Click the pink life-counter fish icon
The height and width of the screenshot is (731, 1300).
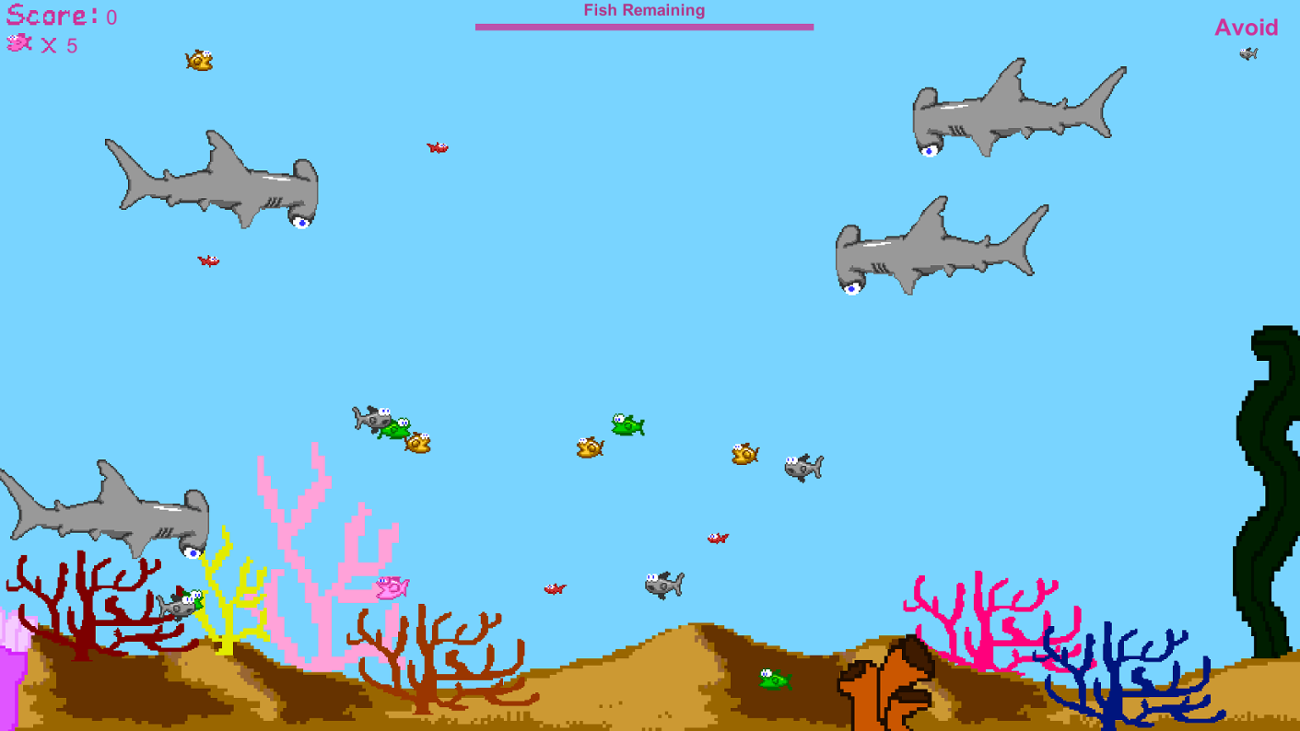16,43
